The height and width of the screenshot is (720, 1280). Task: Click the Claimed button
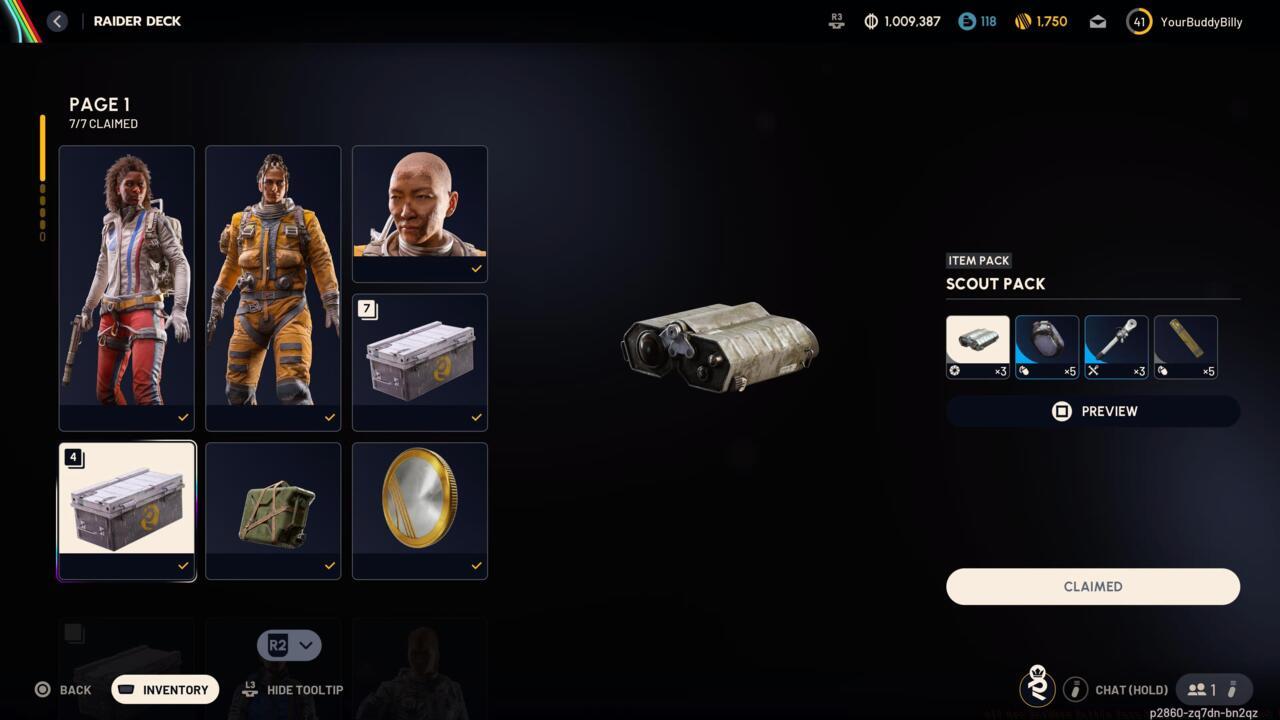(1092, 586)
